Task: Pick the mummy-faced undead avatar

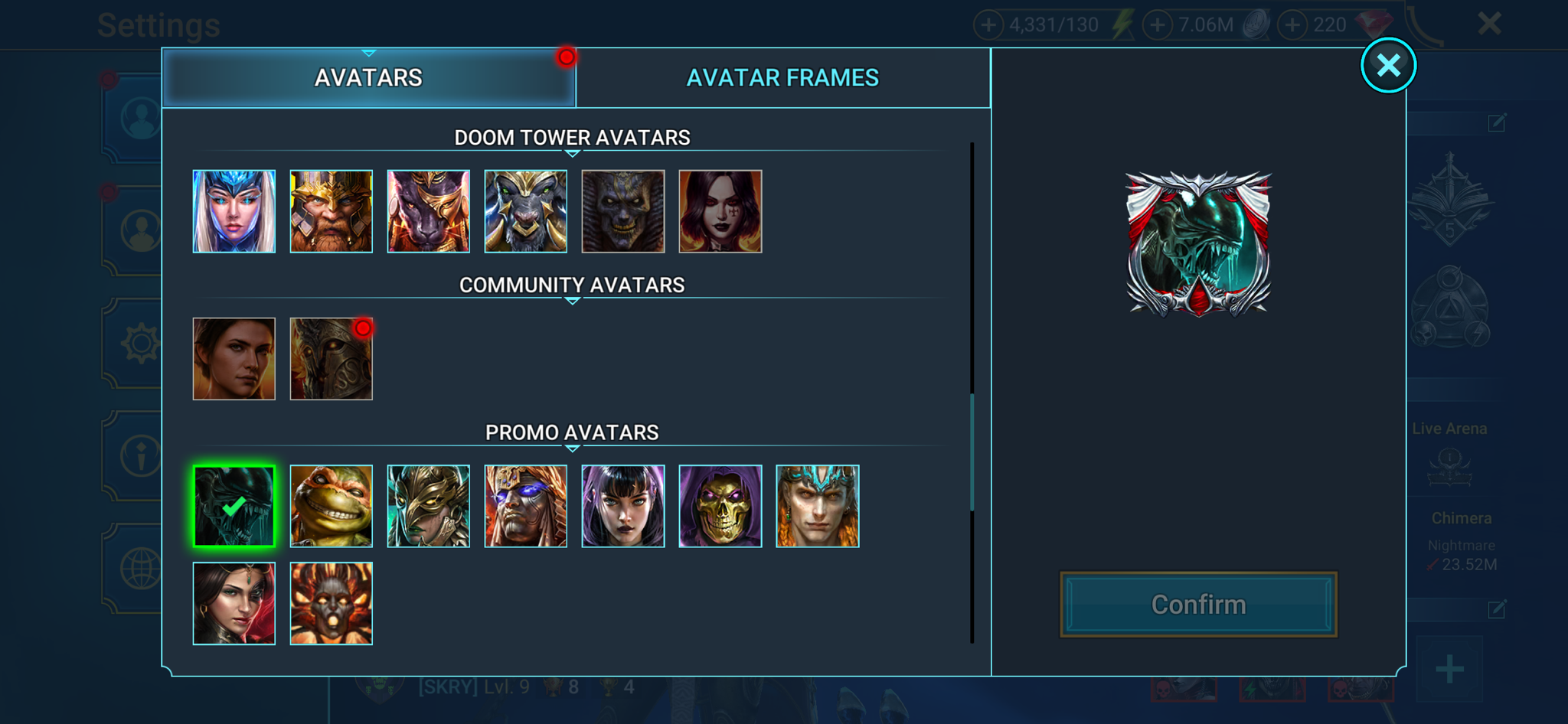Action: pos(622,211)
